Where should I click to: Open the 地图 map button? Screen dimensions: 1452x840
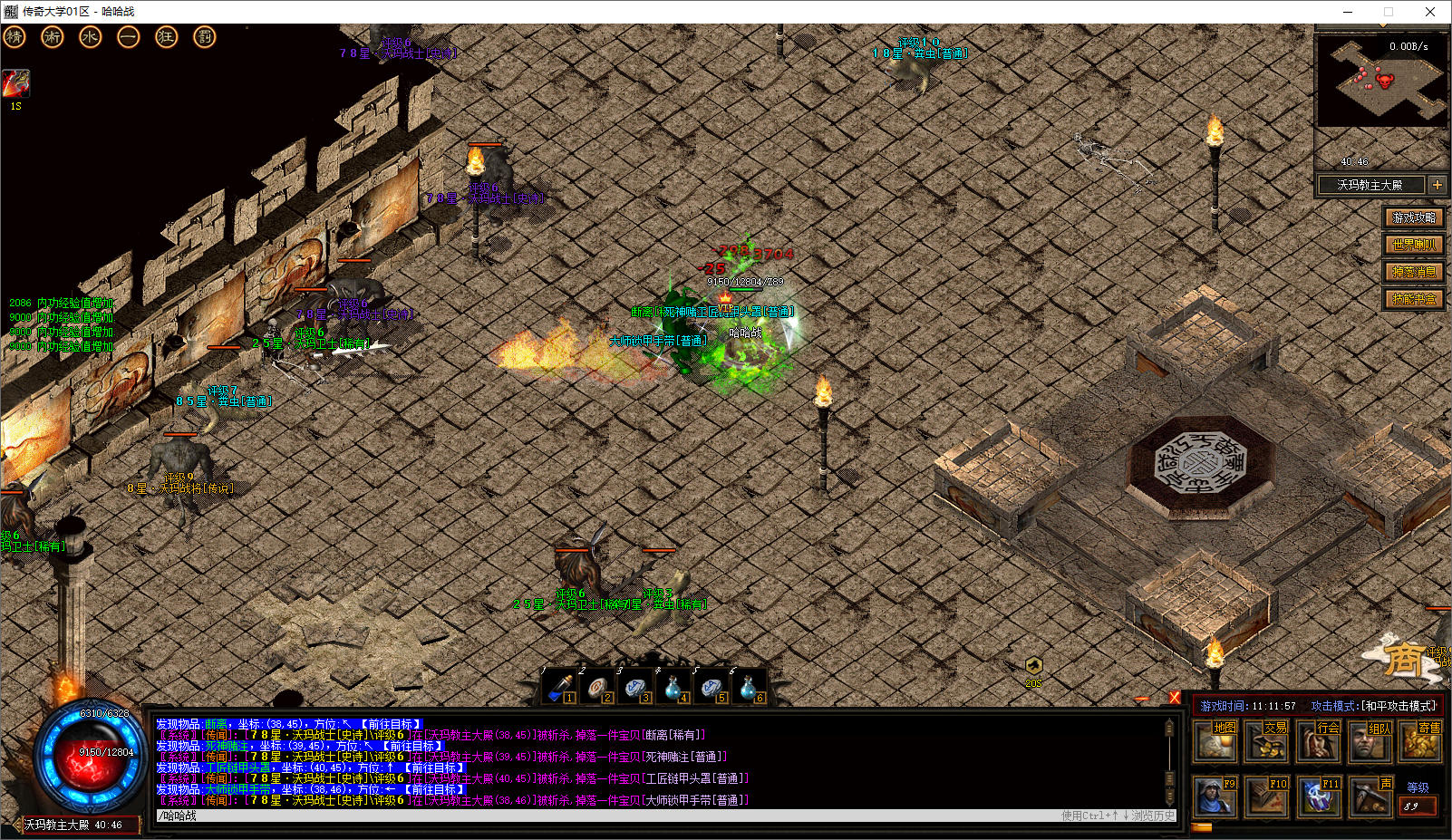[1215, 741]
